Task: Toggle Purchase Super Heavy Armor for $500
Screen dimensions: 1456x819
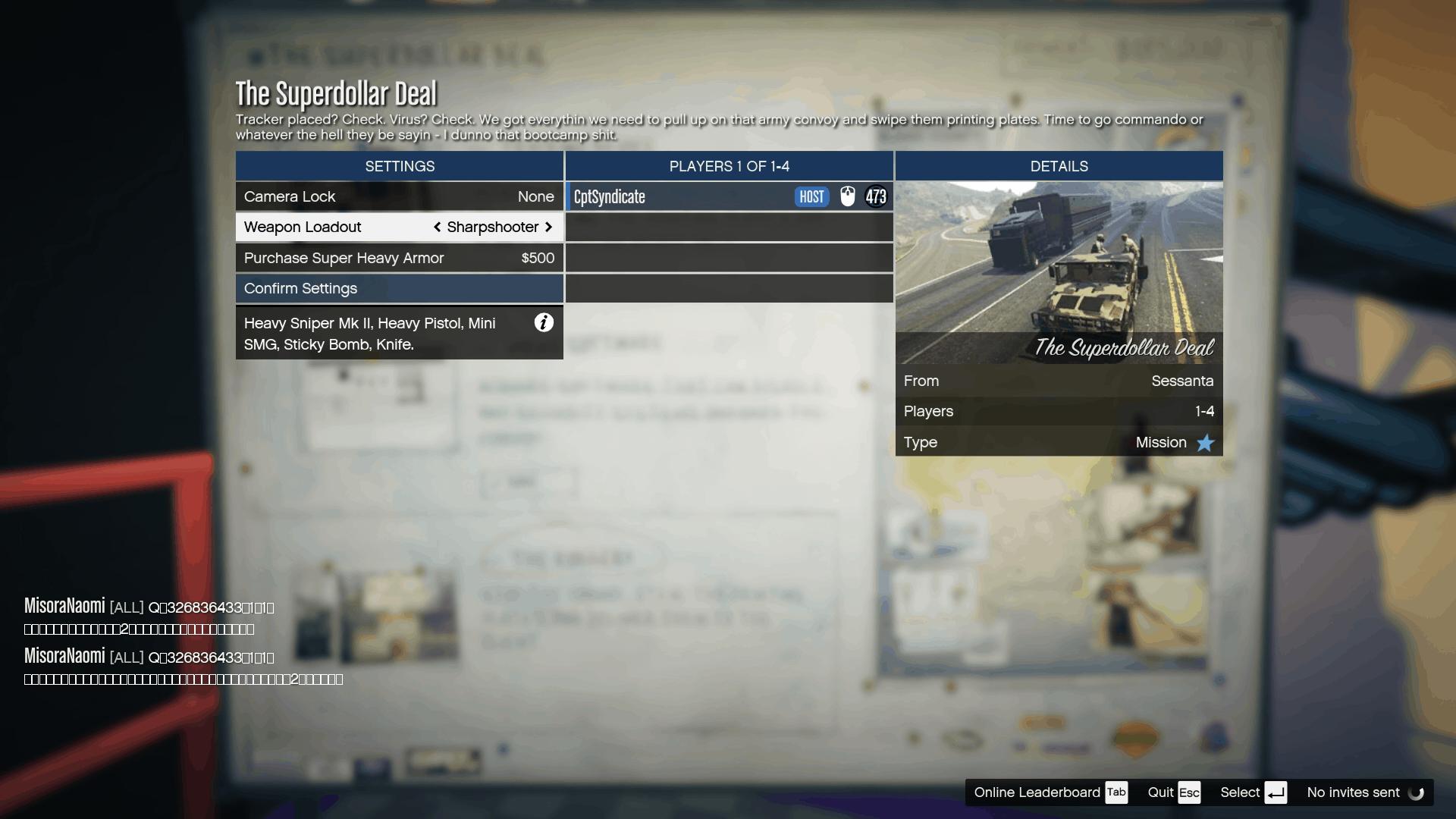Action: pyautogui.click(x=399, y=258)
